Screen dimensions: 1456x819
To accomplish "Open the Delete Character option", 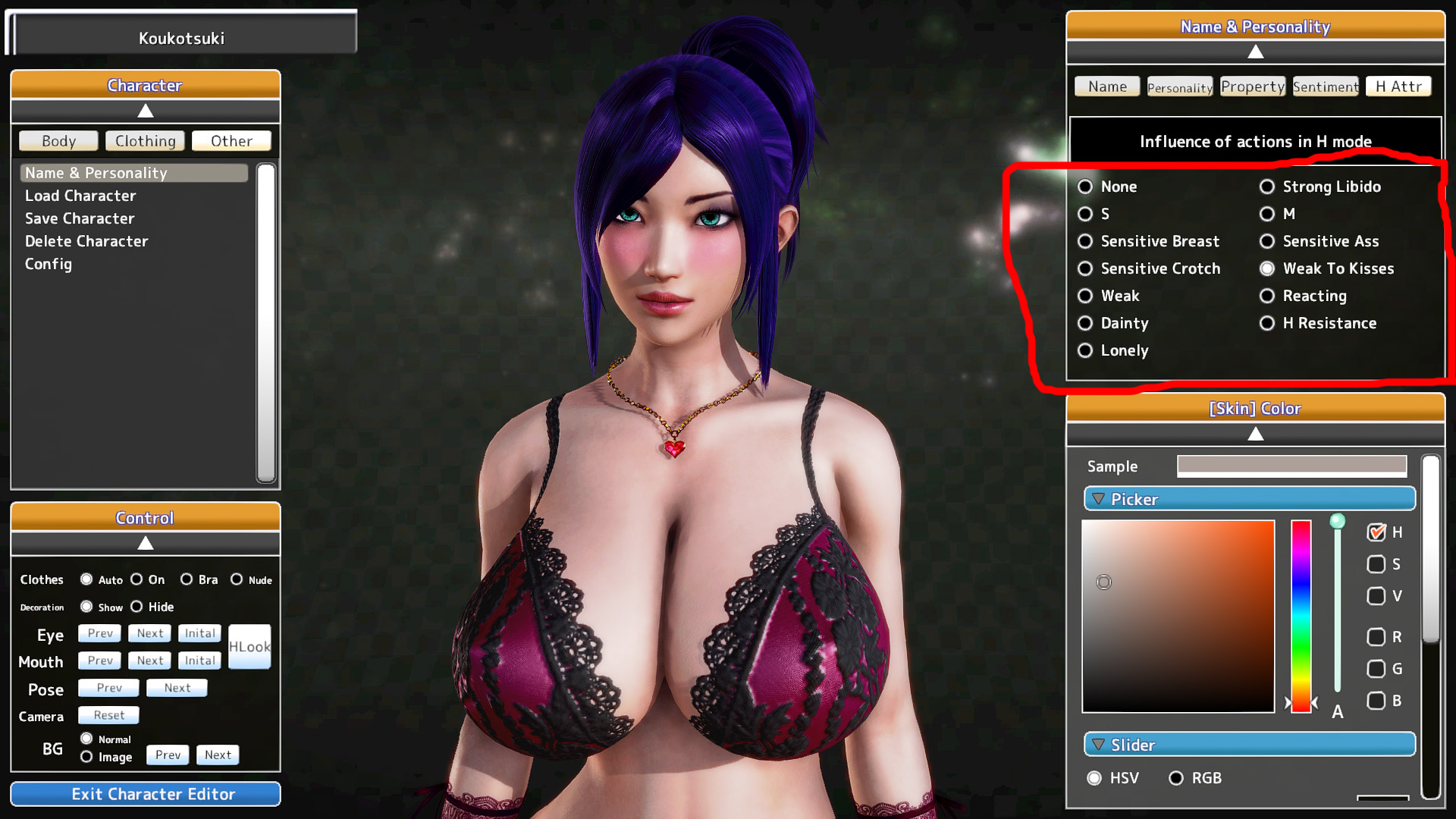I will click(x=86, y=241).
